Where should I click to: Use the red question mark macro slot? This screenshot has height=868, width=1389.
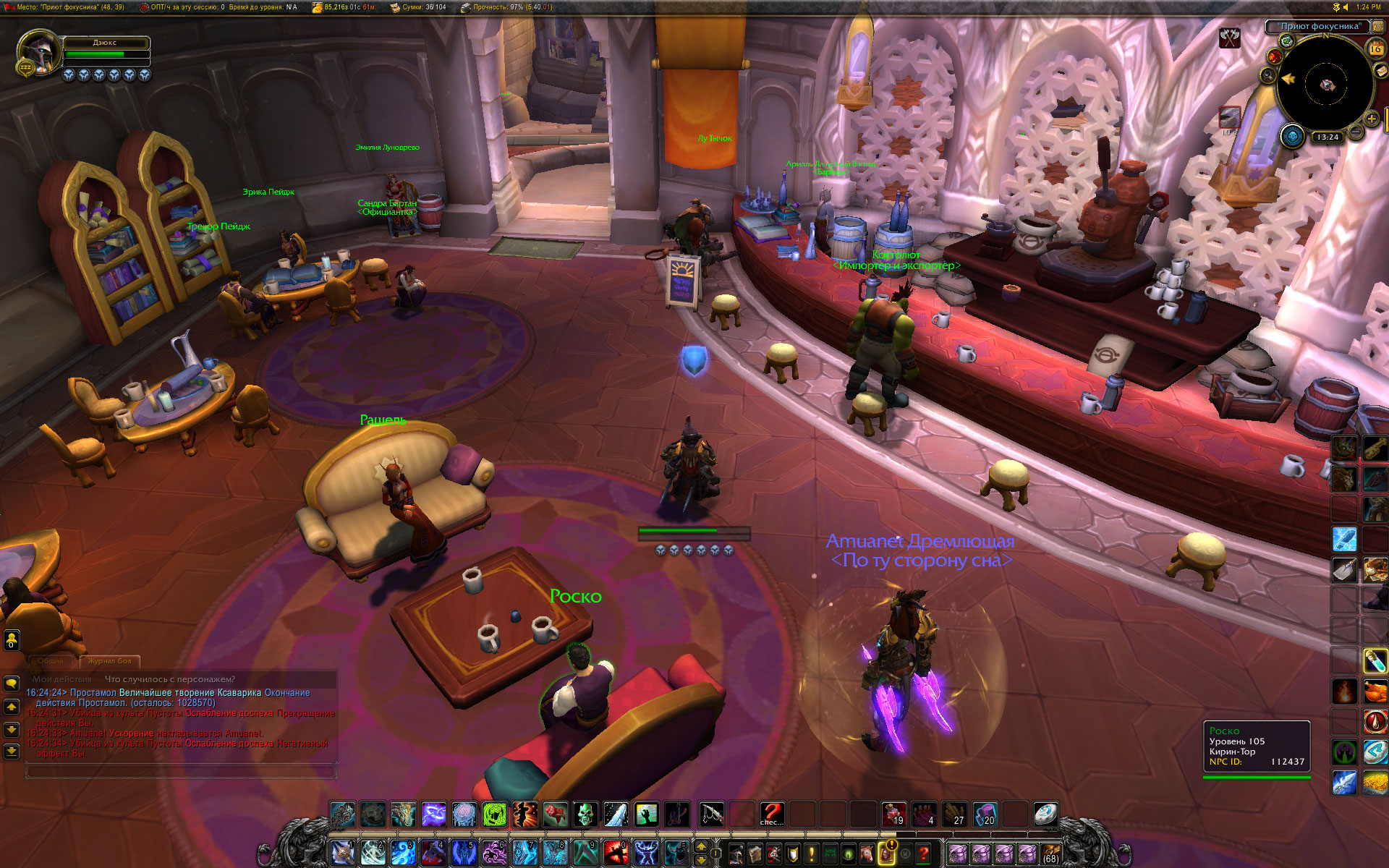tap(772, 814)
